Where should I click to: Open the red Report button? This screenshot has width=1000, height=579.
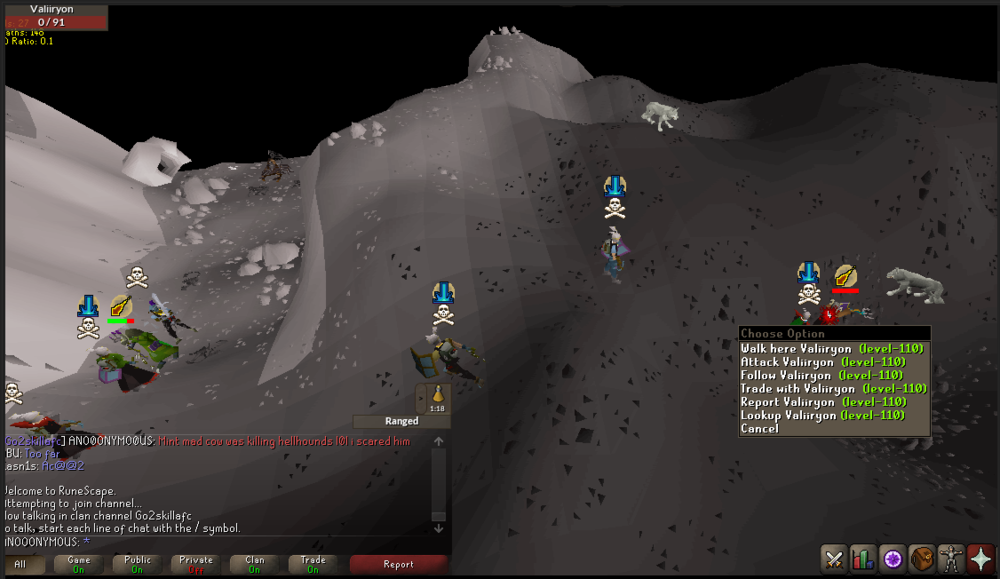398,564
